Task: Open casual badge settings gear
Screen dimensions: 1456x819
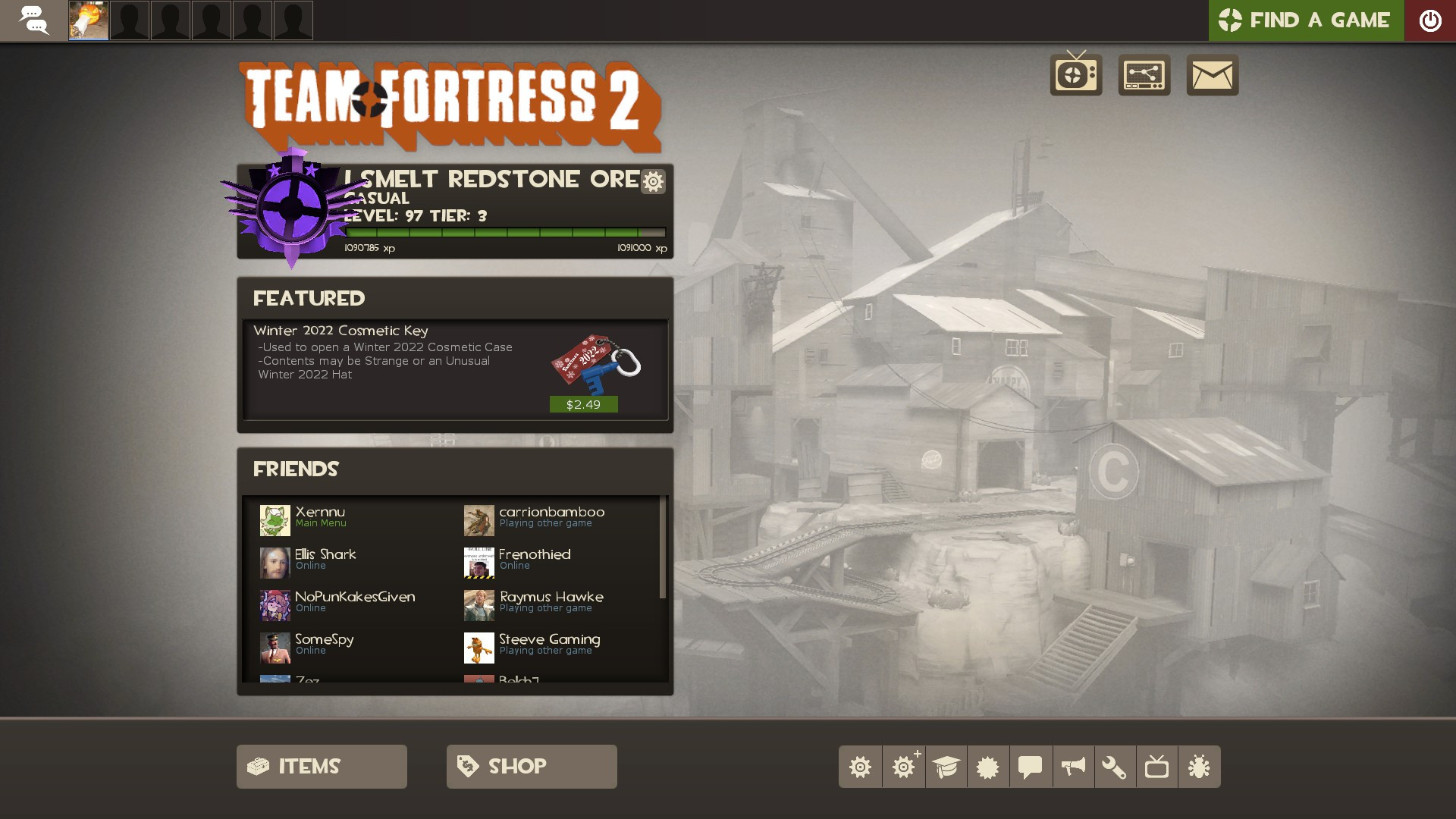Action: tap(652, 181)
